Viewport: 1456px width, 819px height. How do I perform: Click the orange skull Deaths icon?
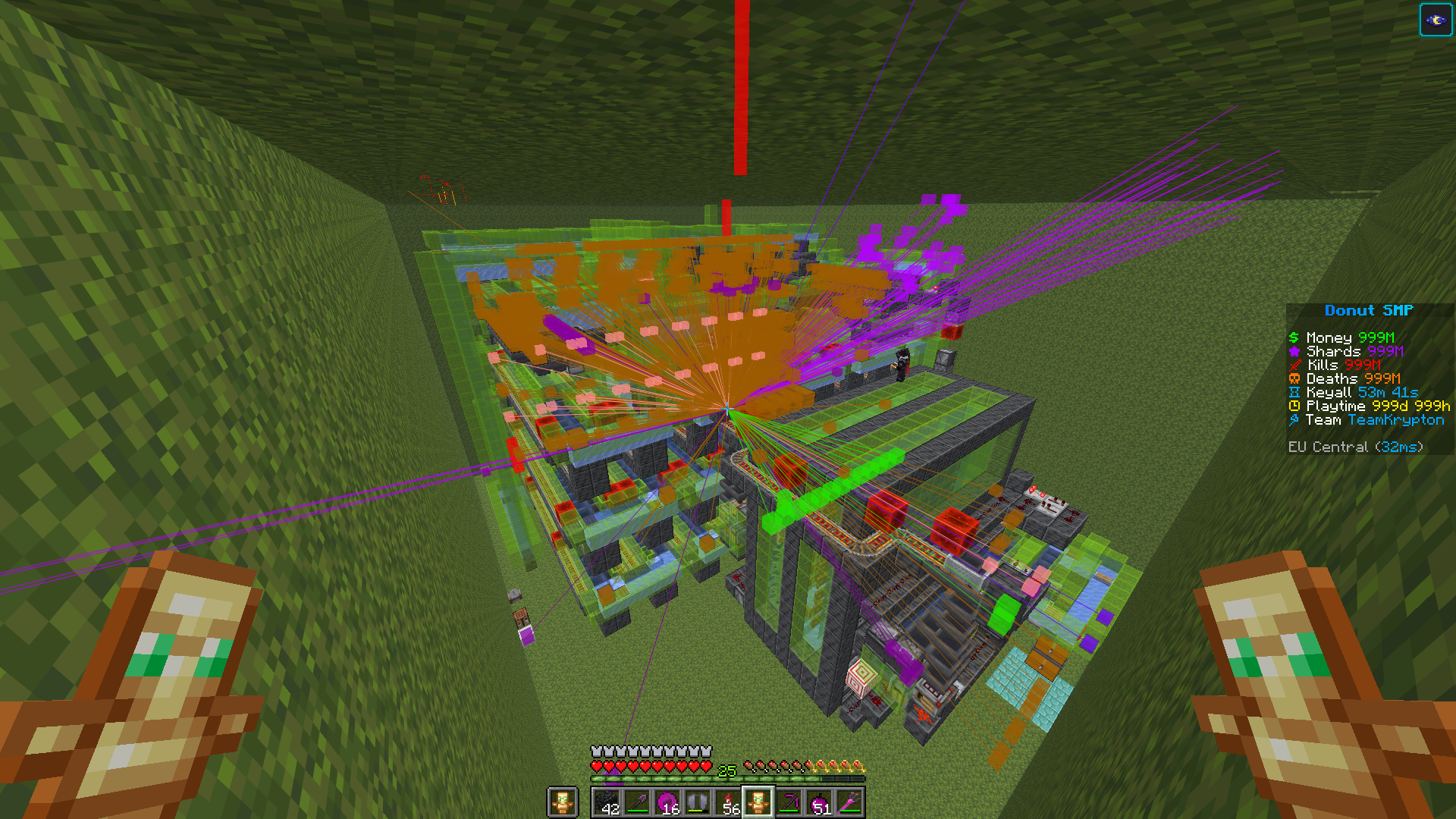tap(1294, 378)
